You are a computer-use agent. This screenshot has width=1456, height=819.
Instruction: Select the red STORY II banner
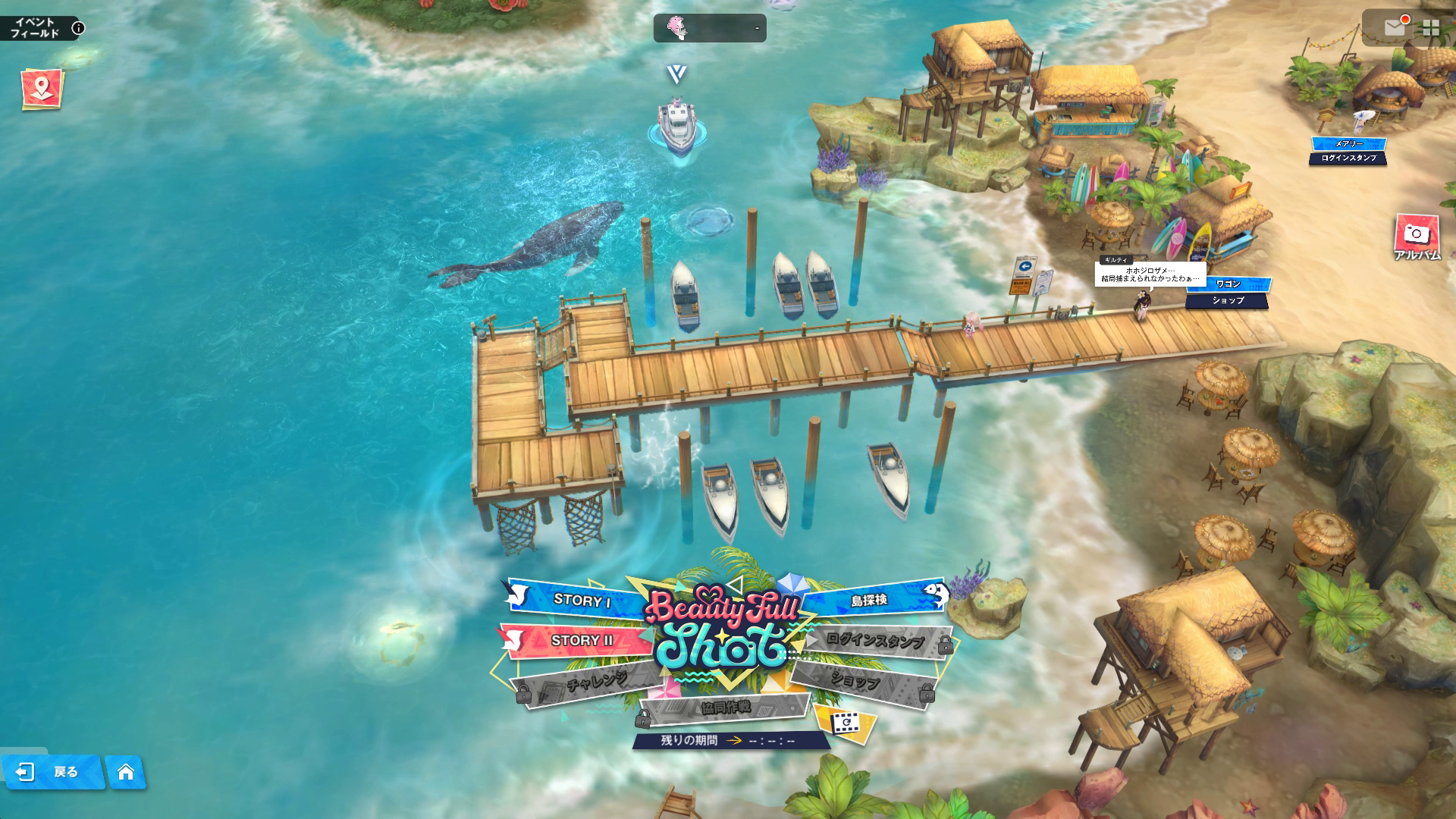point(581,641)
